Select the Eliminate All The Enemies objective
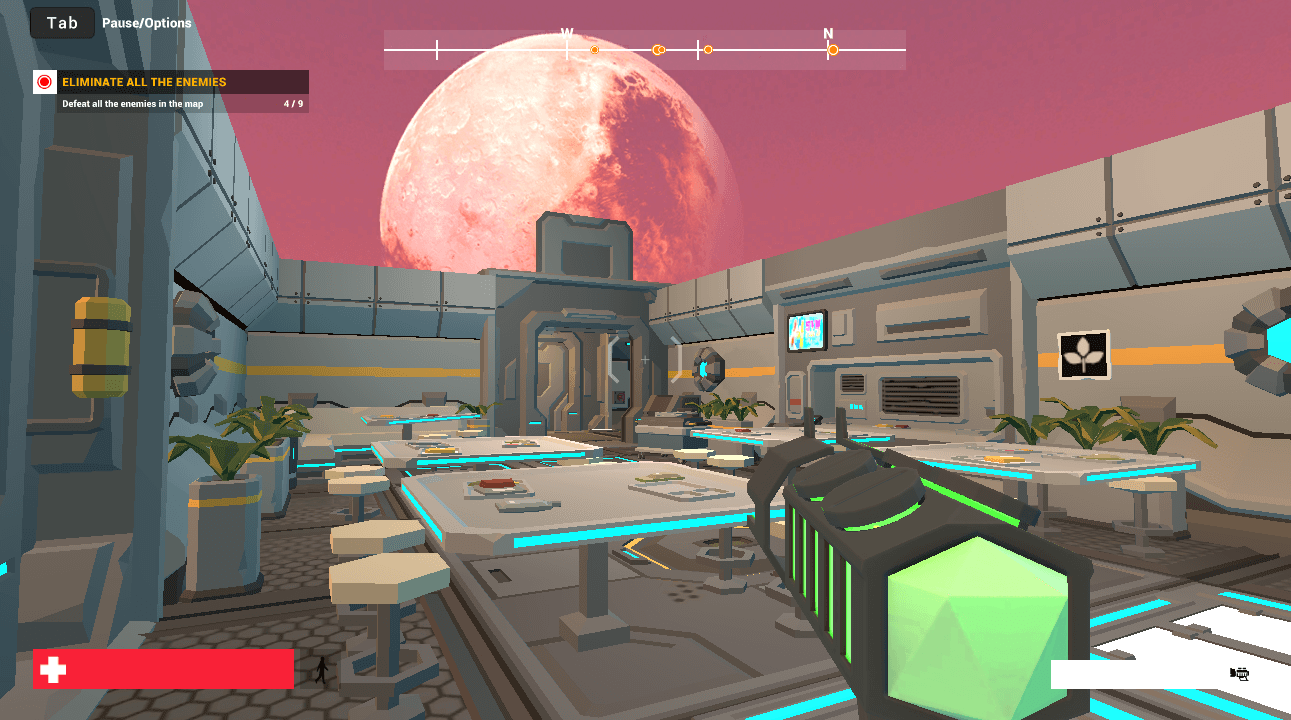Screen dimensions: 1291x720 click(x=144, y=82)
